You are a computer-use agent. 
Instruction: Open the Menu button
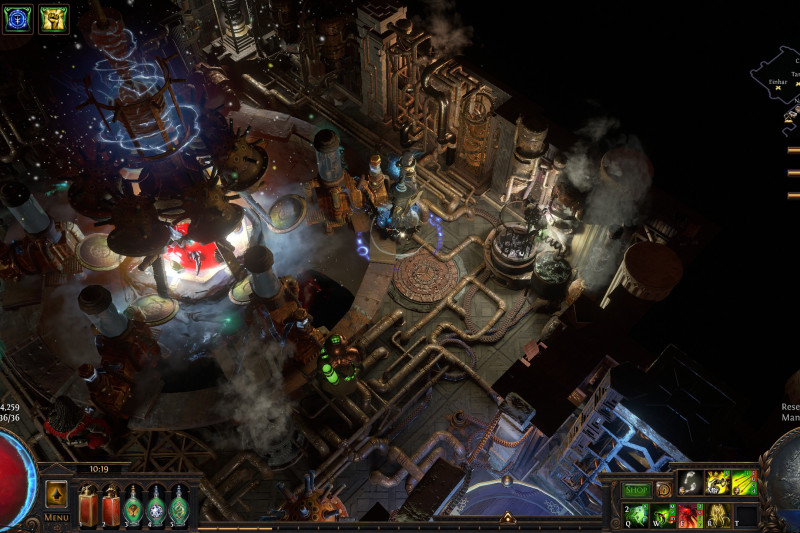coord(56,517)
